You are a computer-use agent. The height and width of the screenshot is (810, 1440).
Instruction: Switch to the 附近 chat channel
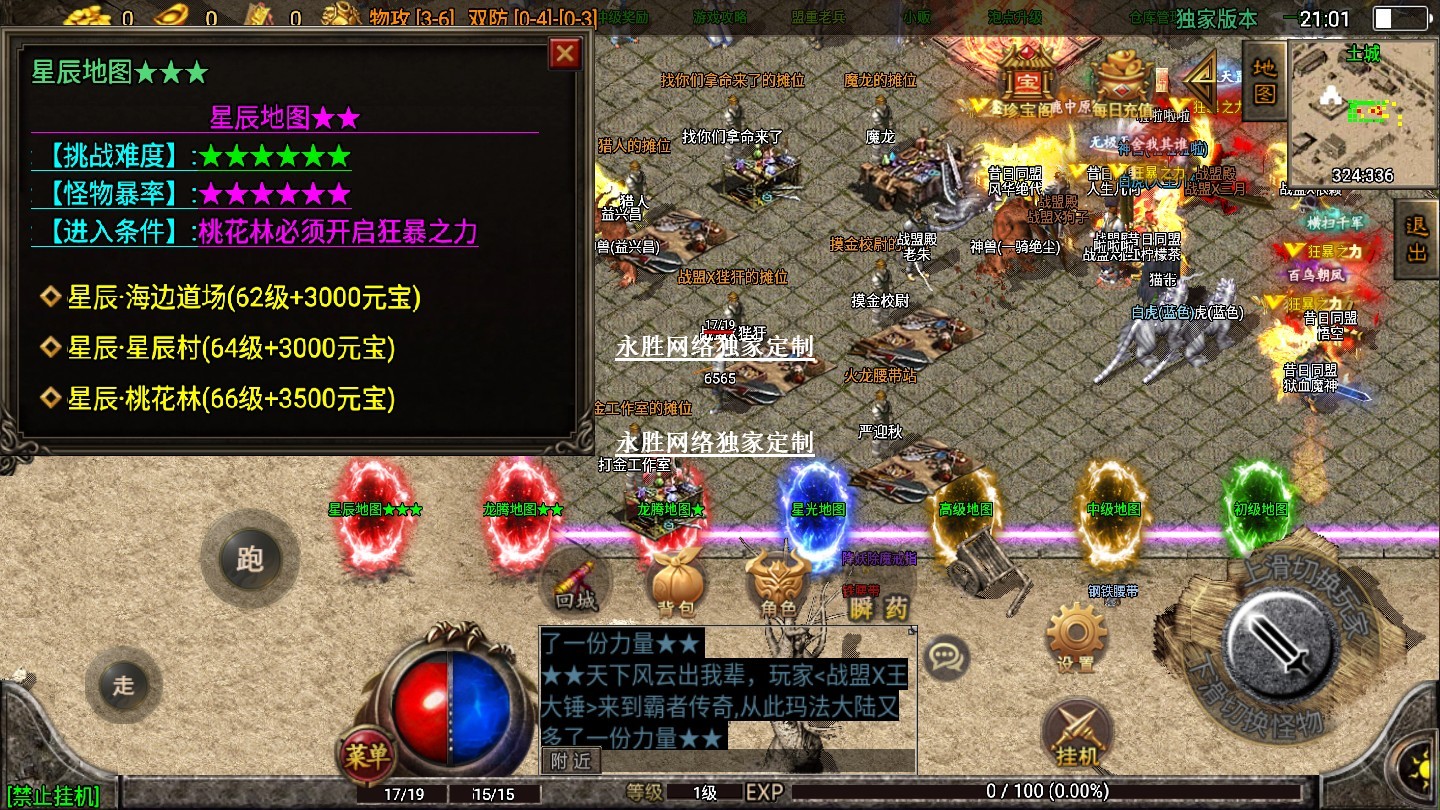[571, 761]
